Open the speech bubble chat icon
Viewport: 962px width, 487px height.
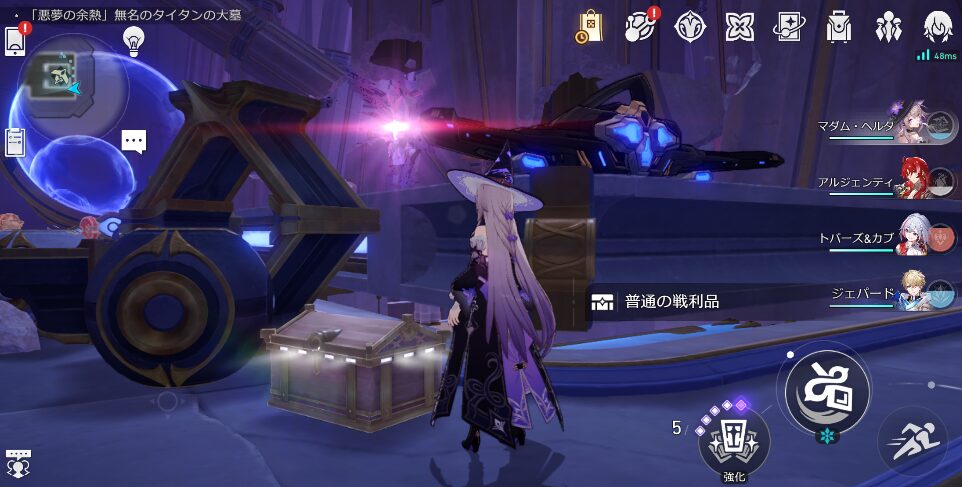(134, 141)
